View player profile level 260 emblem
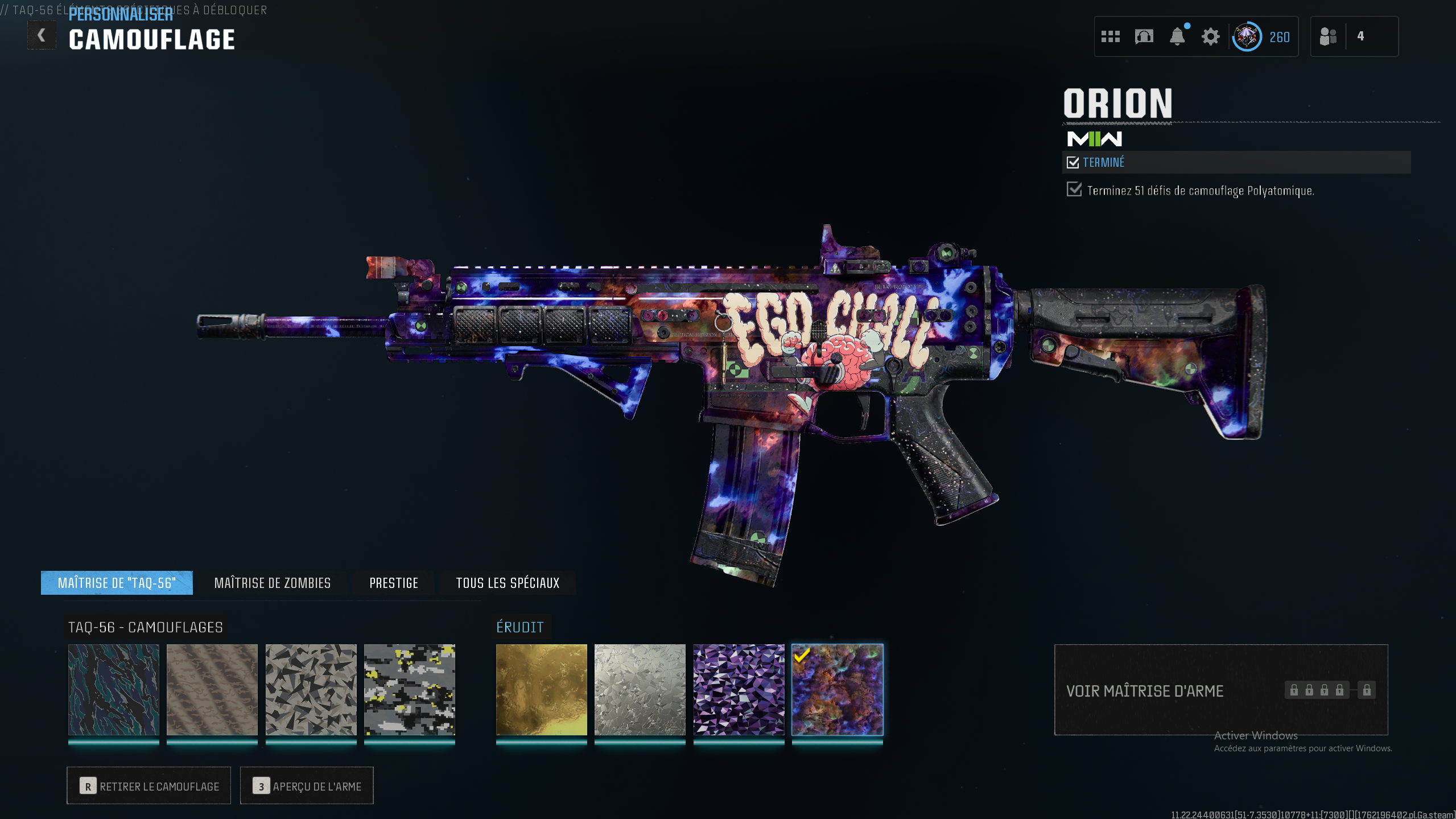The image size is (1456, 819). (x=1247, y=37)
